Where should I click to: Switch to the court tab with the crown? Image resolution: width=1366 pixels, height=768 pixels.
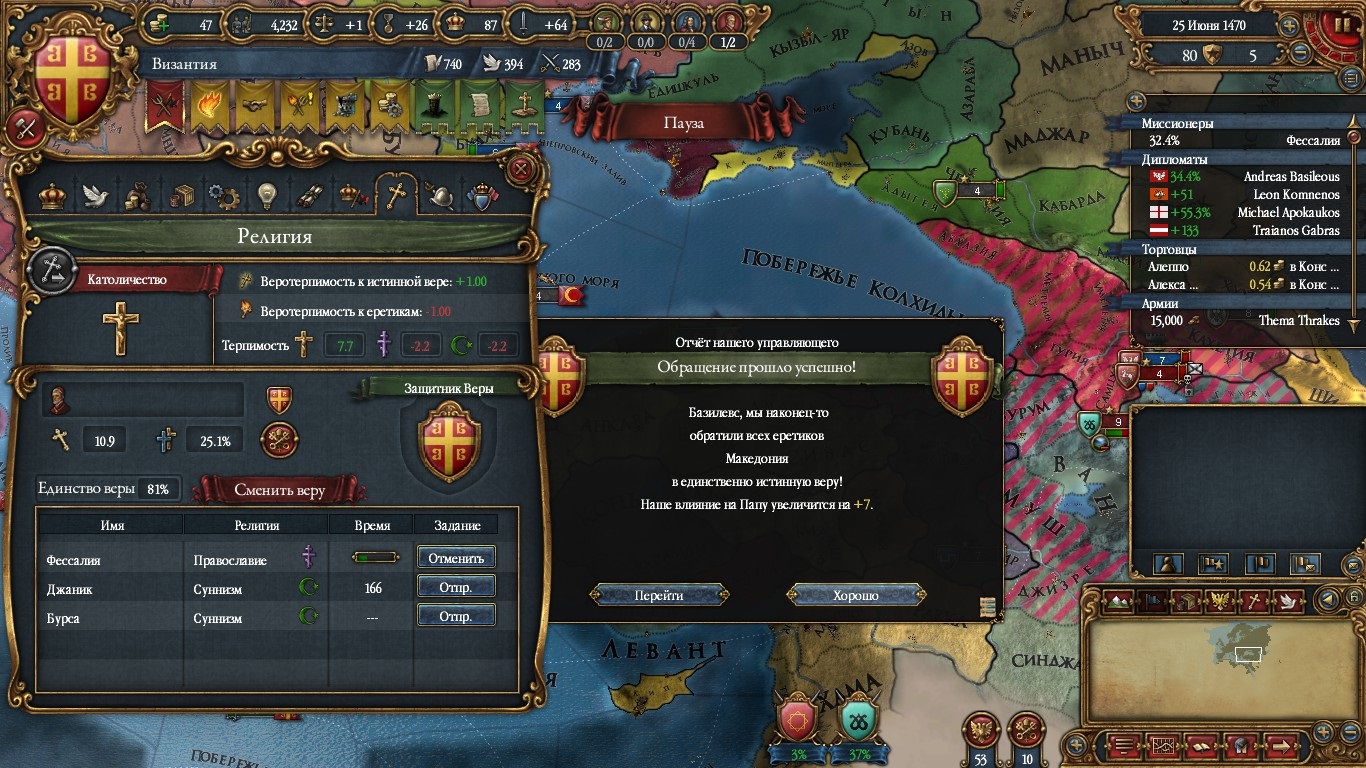(51, 196)
